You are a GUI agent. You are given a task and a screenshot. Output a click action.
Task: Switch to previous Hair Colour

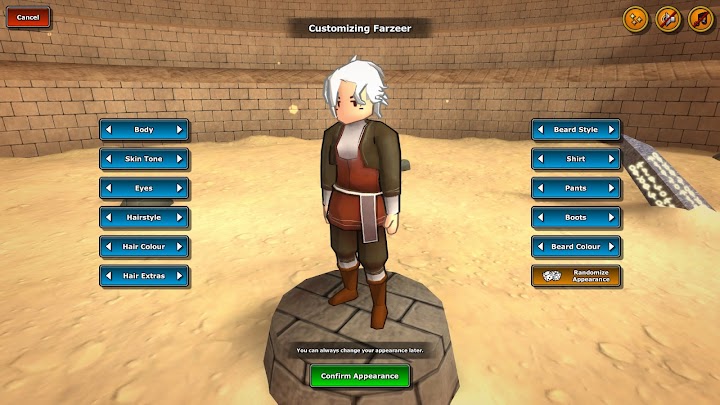click(x=109, y=246)
